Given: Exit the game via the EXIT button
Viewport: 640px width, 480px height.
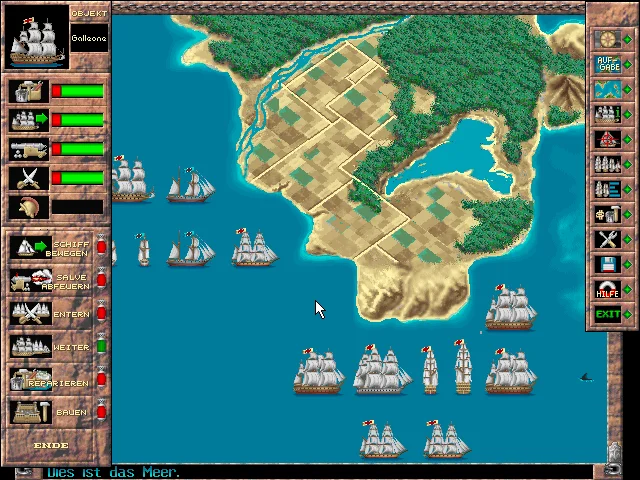Looking at the screenshot, I should (607, 314).
